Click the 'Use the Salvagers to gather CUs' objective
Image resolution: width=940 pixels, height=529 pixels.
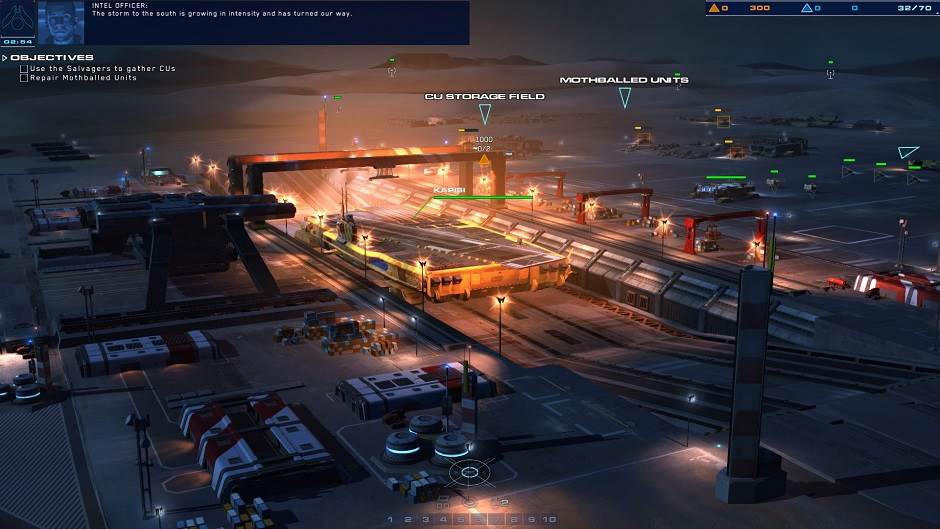102,68
